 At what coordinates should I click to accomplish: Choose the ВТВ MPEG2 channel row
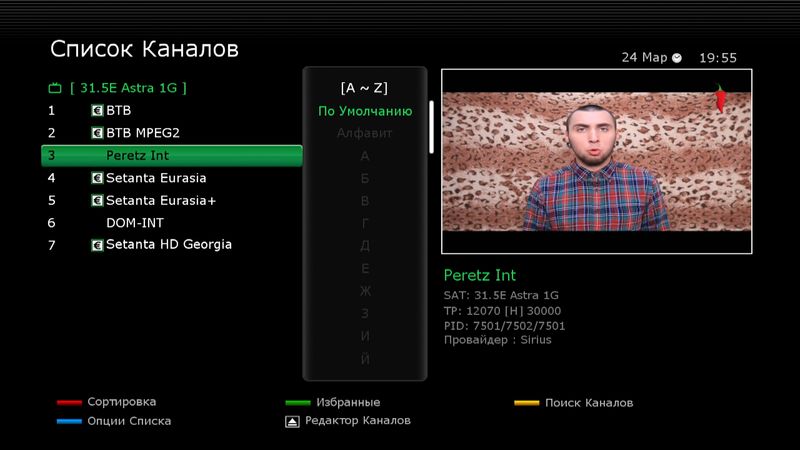pos(142,132)
